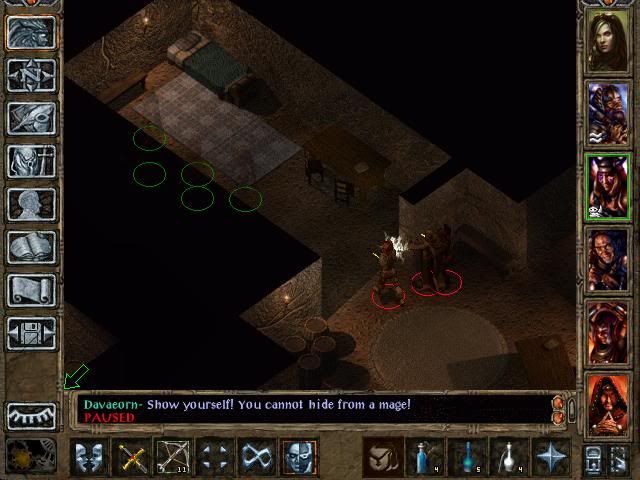Open the character record bust icon
Screen dimensions: 640x480
pyautogui.click(x=31, y=204)
